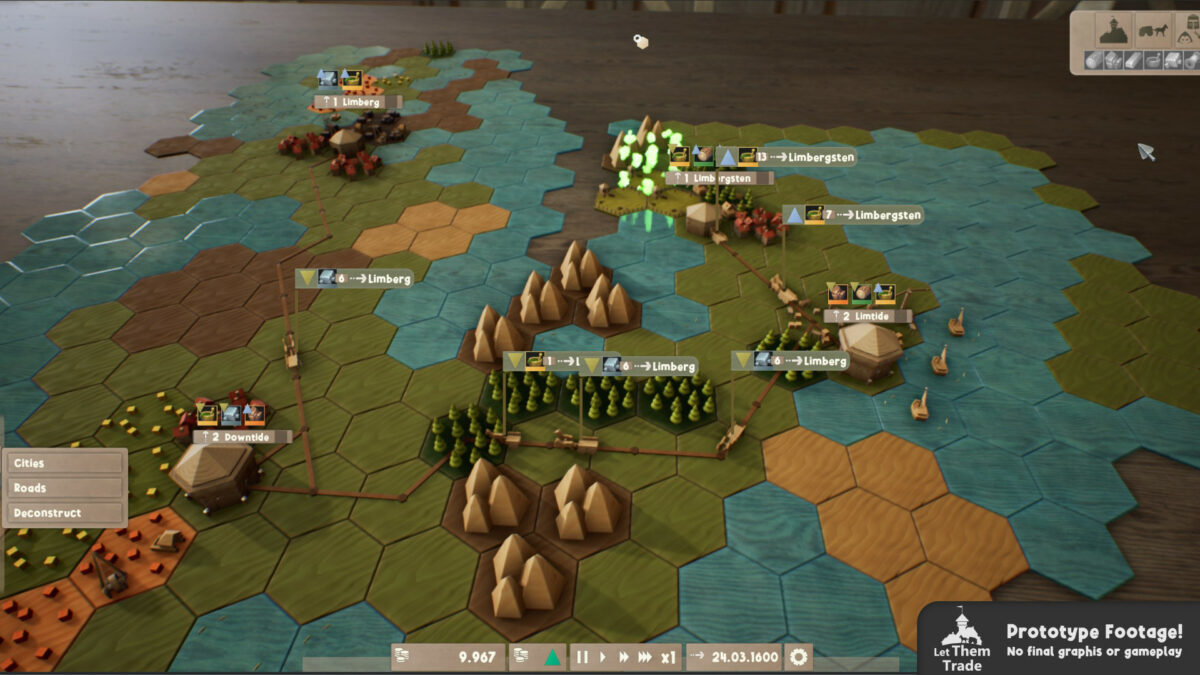This screenshot has height=675, width=1200.
Task: Set game speed to normal play
Action: pos(602,657)
